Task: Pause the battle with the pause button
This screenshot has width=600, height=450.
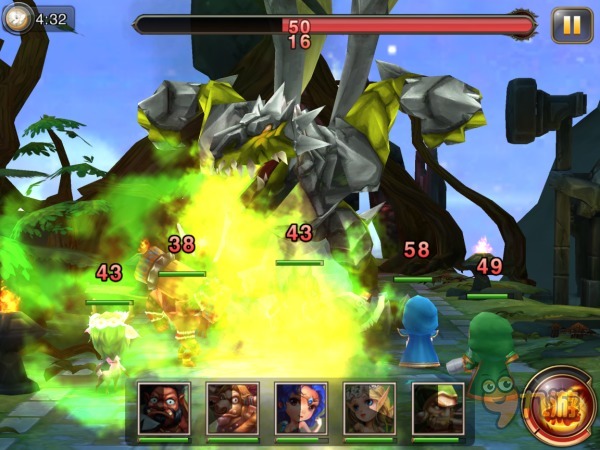Action: (x=572, y=25)
